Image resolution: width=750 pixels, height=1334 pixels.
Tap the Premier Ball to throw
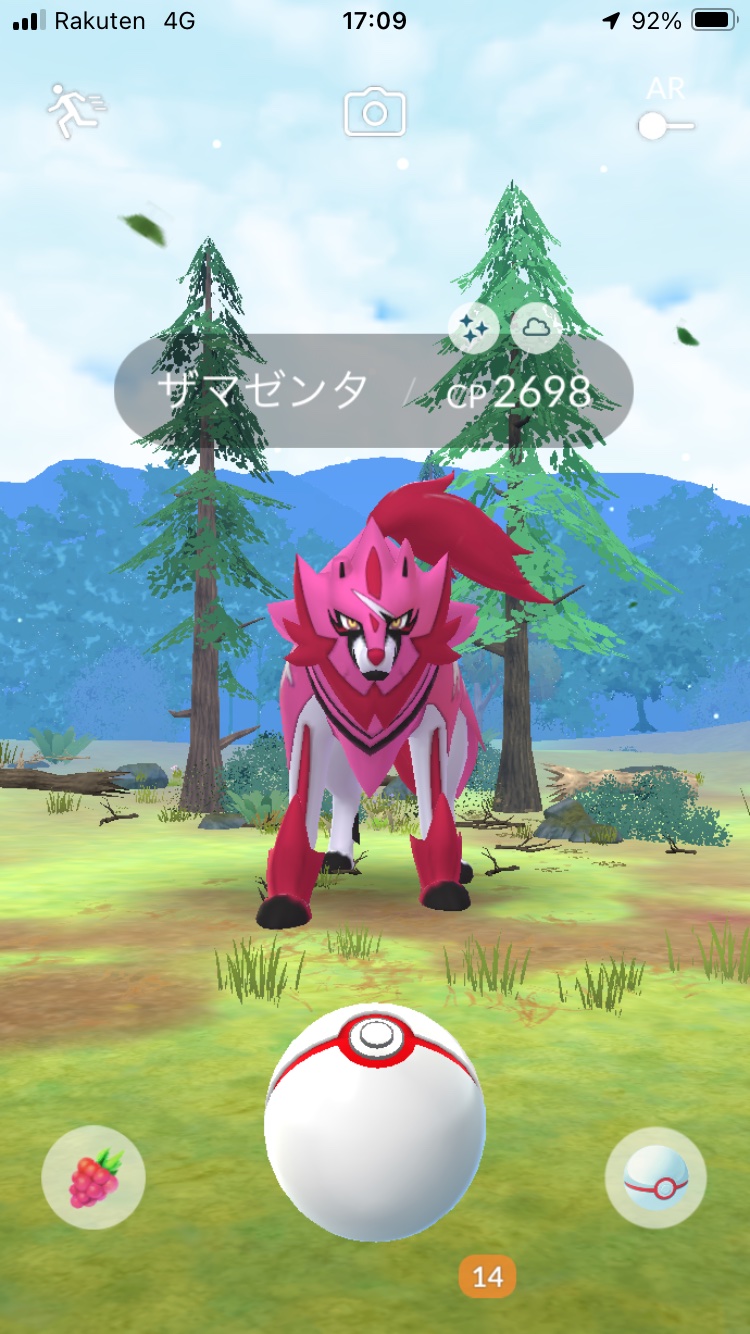tap(375, 1120)
